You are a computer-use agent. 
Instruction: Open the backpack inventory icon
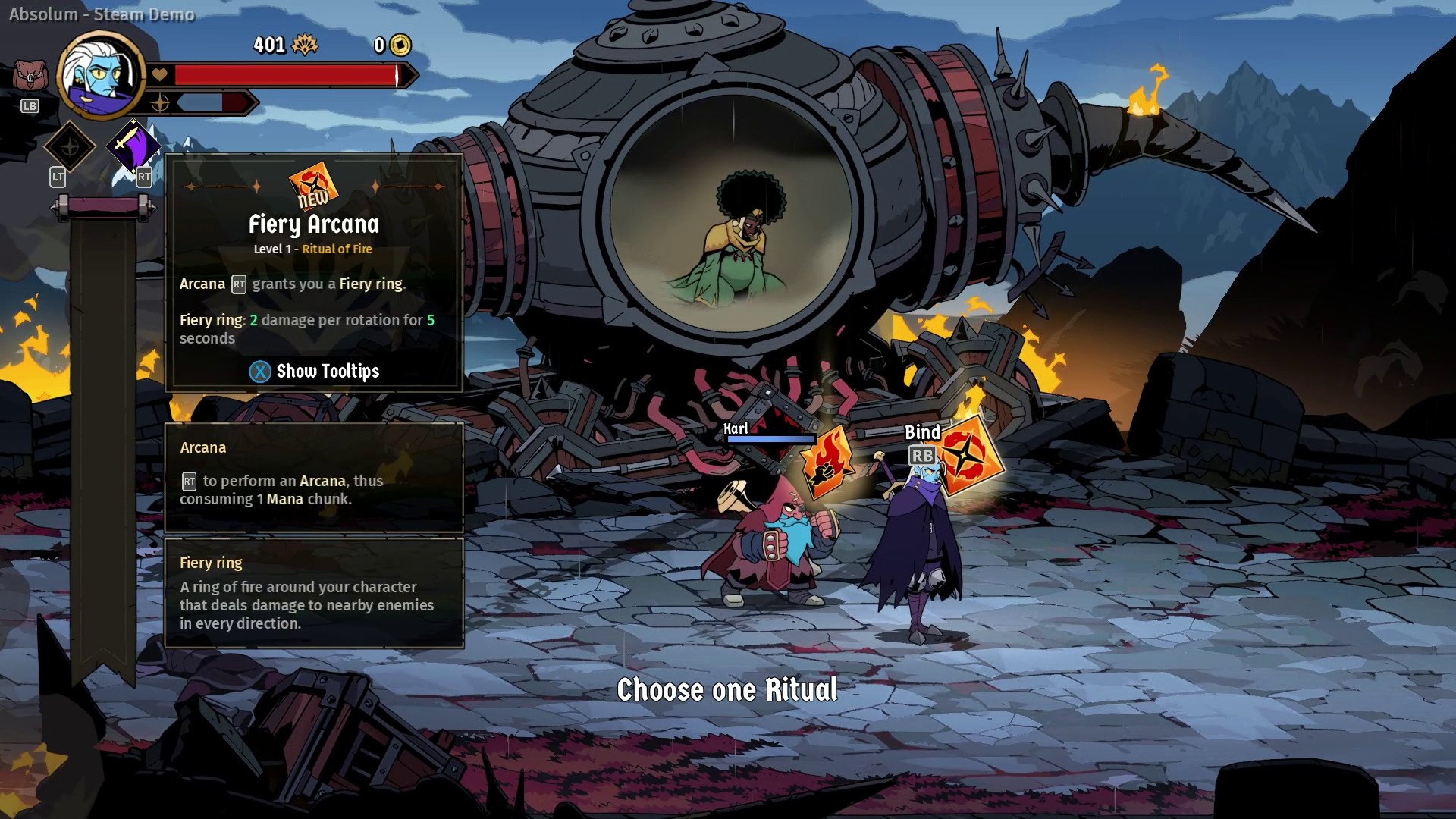click(x=30, y=77)
